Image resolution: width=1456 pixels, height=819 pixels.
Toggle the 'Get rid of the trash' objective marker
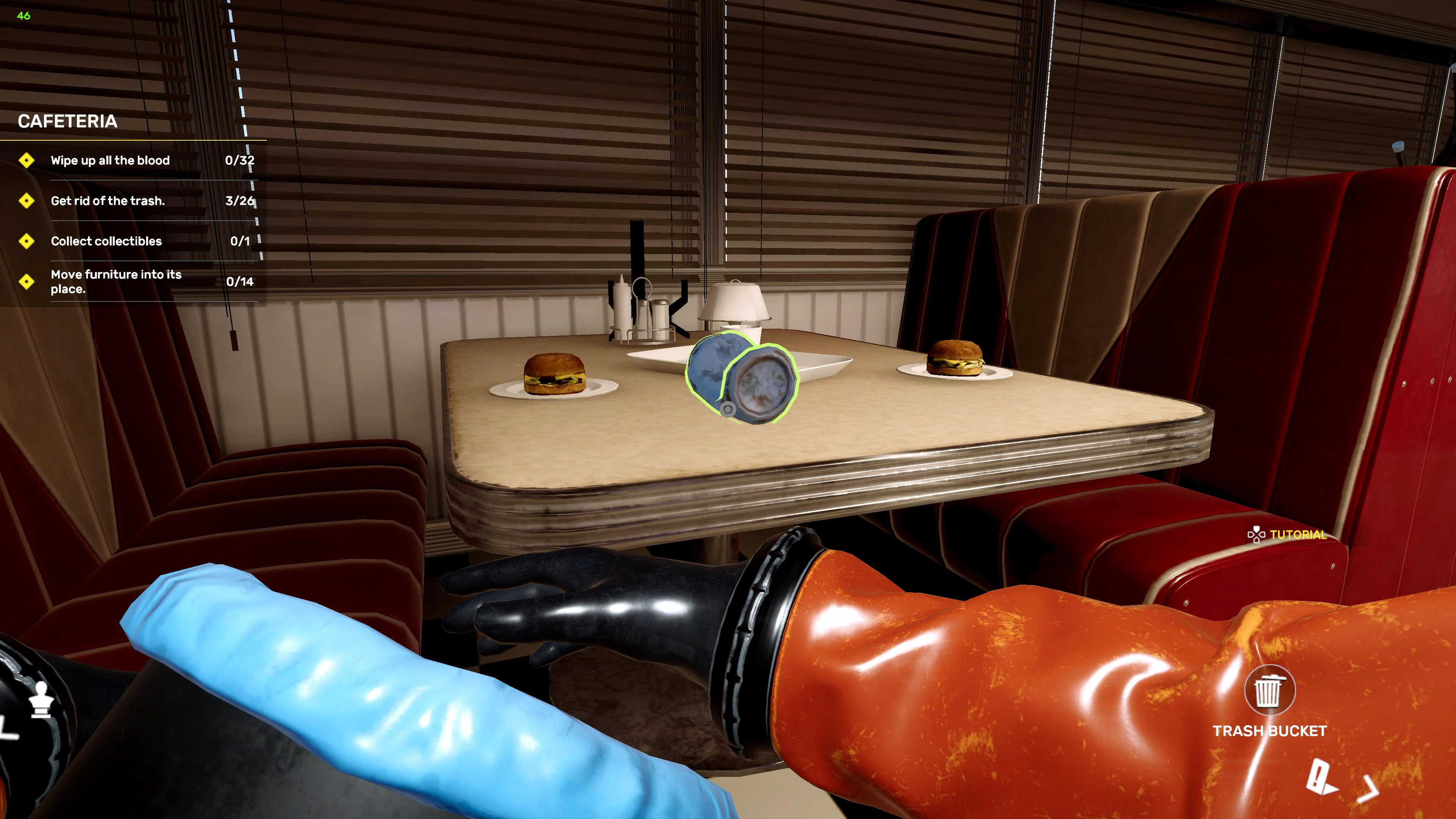(x=27, y=201)
